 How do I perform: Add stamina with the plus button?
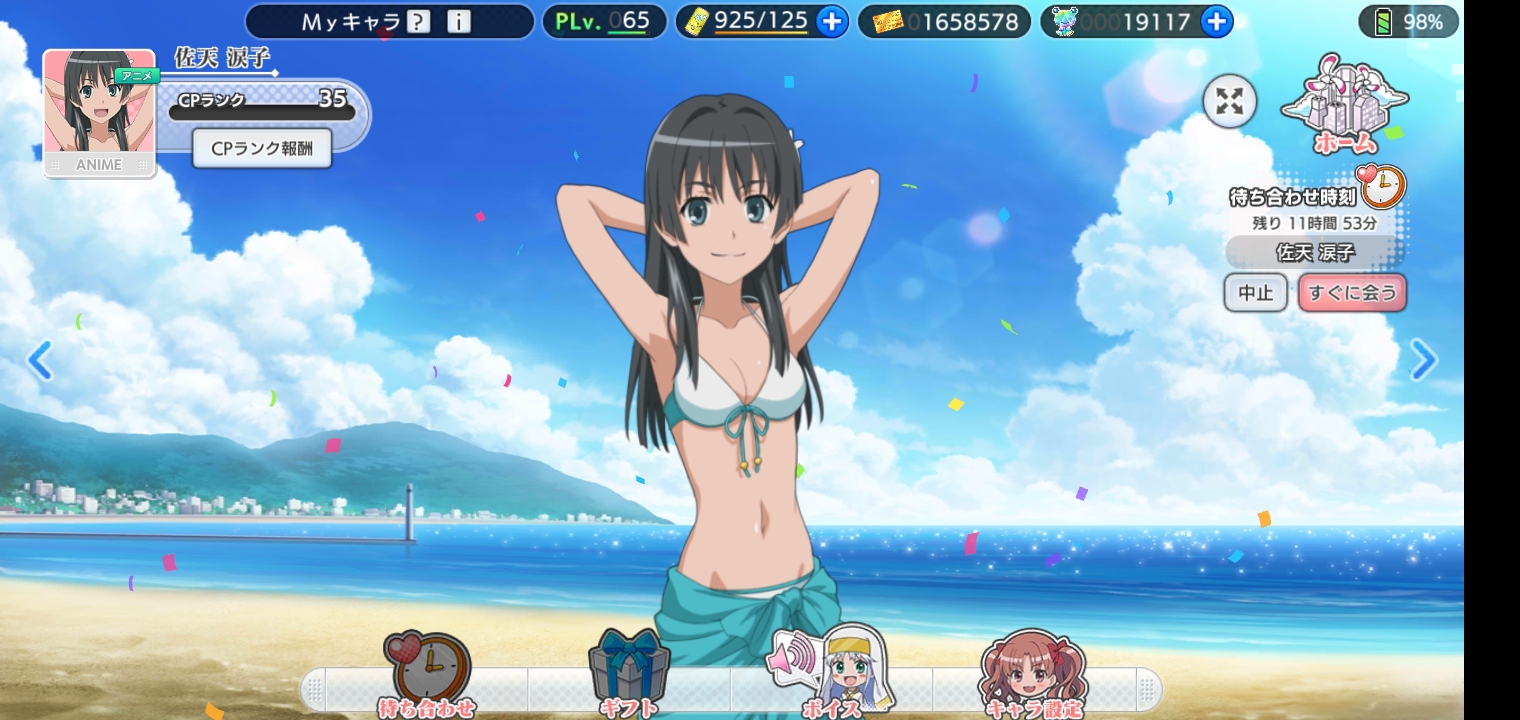tap(831, 21)
